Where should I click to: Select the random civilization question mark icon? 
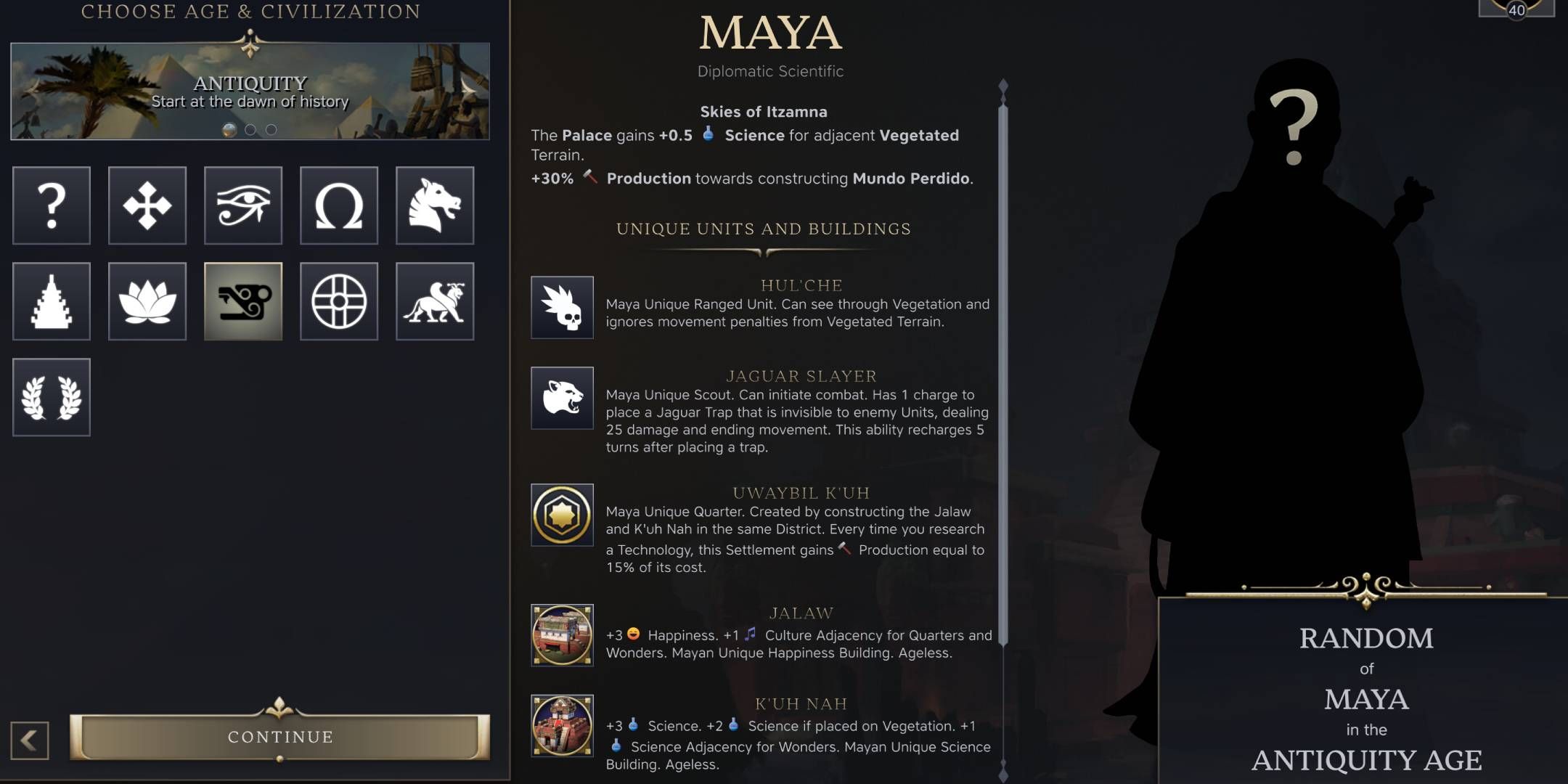click(x=51, y=205)
